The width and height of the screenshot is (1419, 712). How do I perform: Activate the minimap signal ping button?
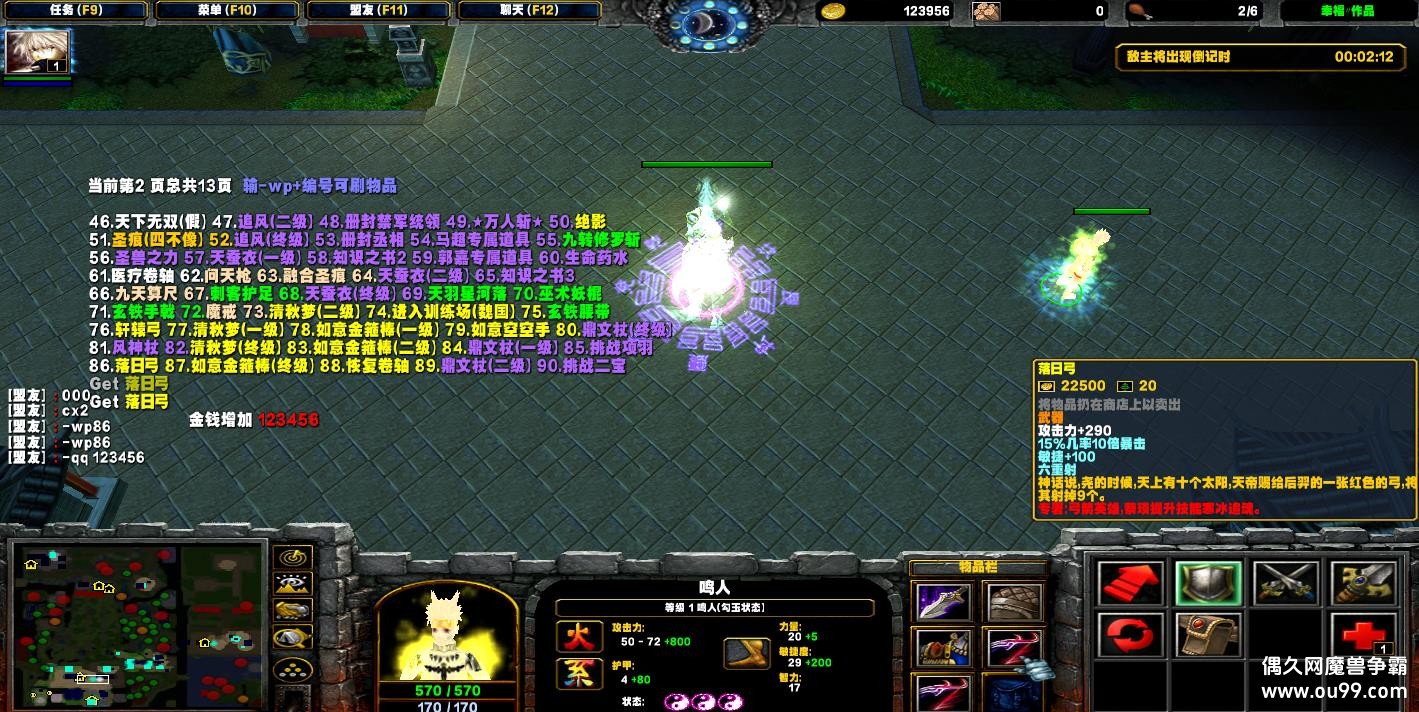click(x=292, y=557)
